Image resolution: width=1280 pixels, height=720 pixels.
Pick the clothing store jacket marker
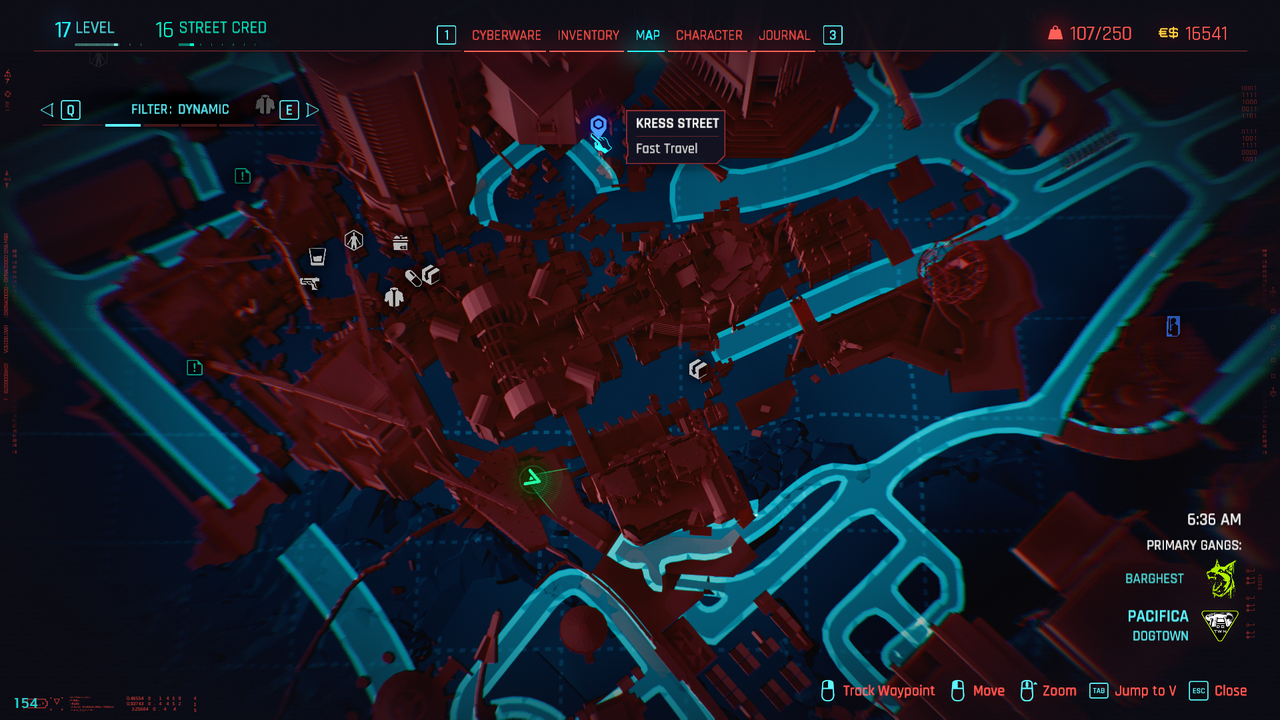tap(394, 297)
